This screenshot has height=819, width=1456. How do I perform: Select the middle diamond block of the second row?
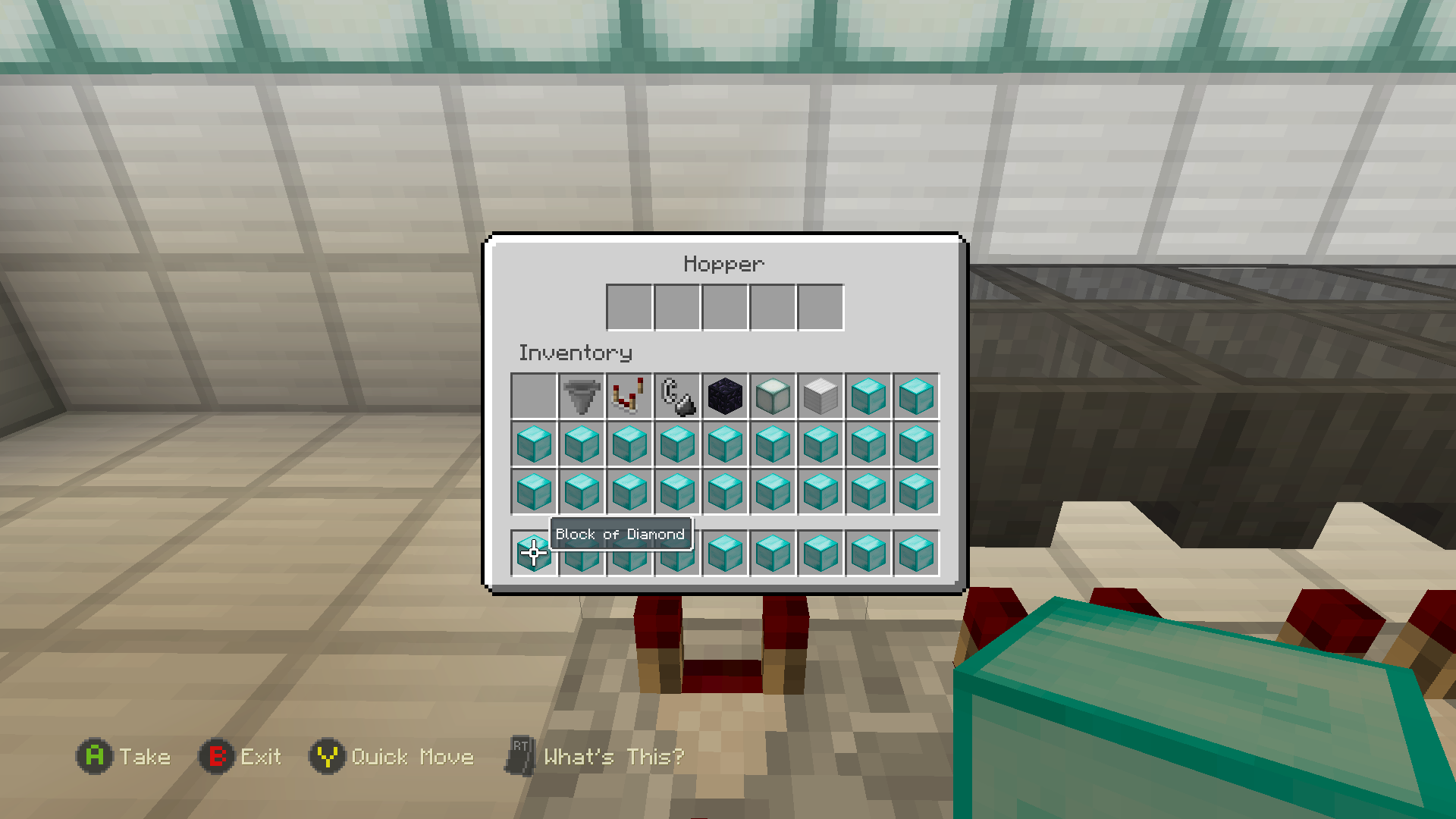724,444
